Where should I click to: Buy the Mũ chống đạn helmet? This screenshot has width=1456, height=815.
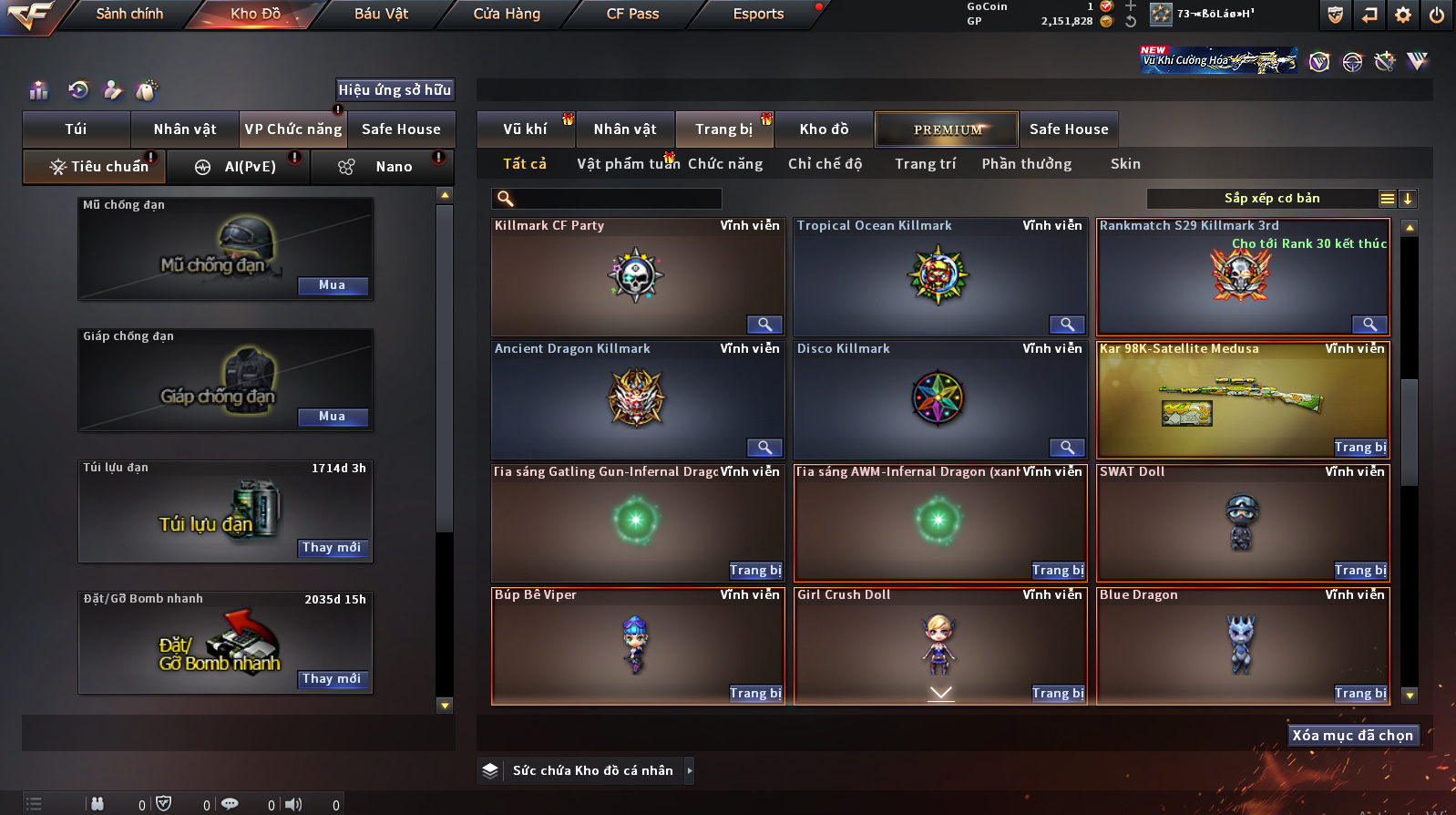[333, 285]
